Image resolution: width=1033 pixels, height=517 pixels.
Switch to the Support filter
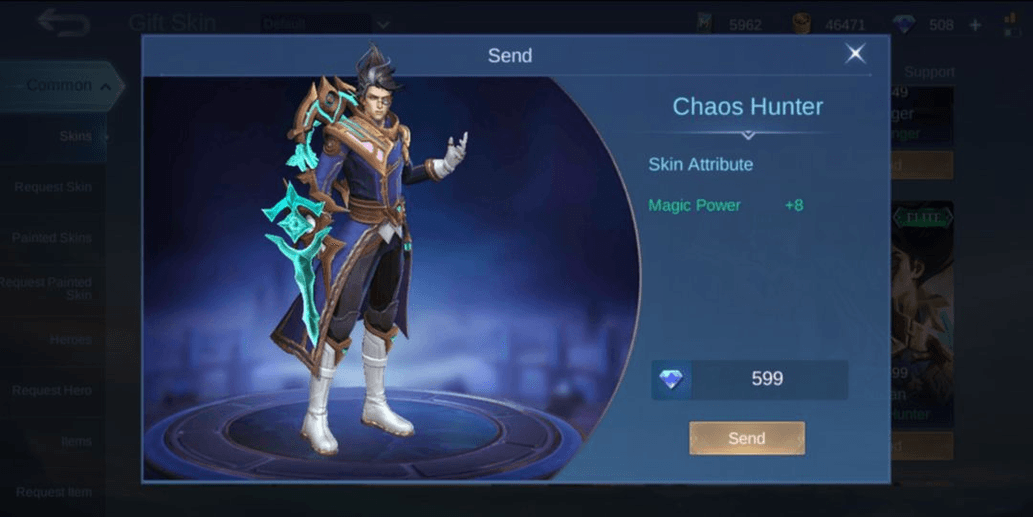tap(929, 72)
